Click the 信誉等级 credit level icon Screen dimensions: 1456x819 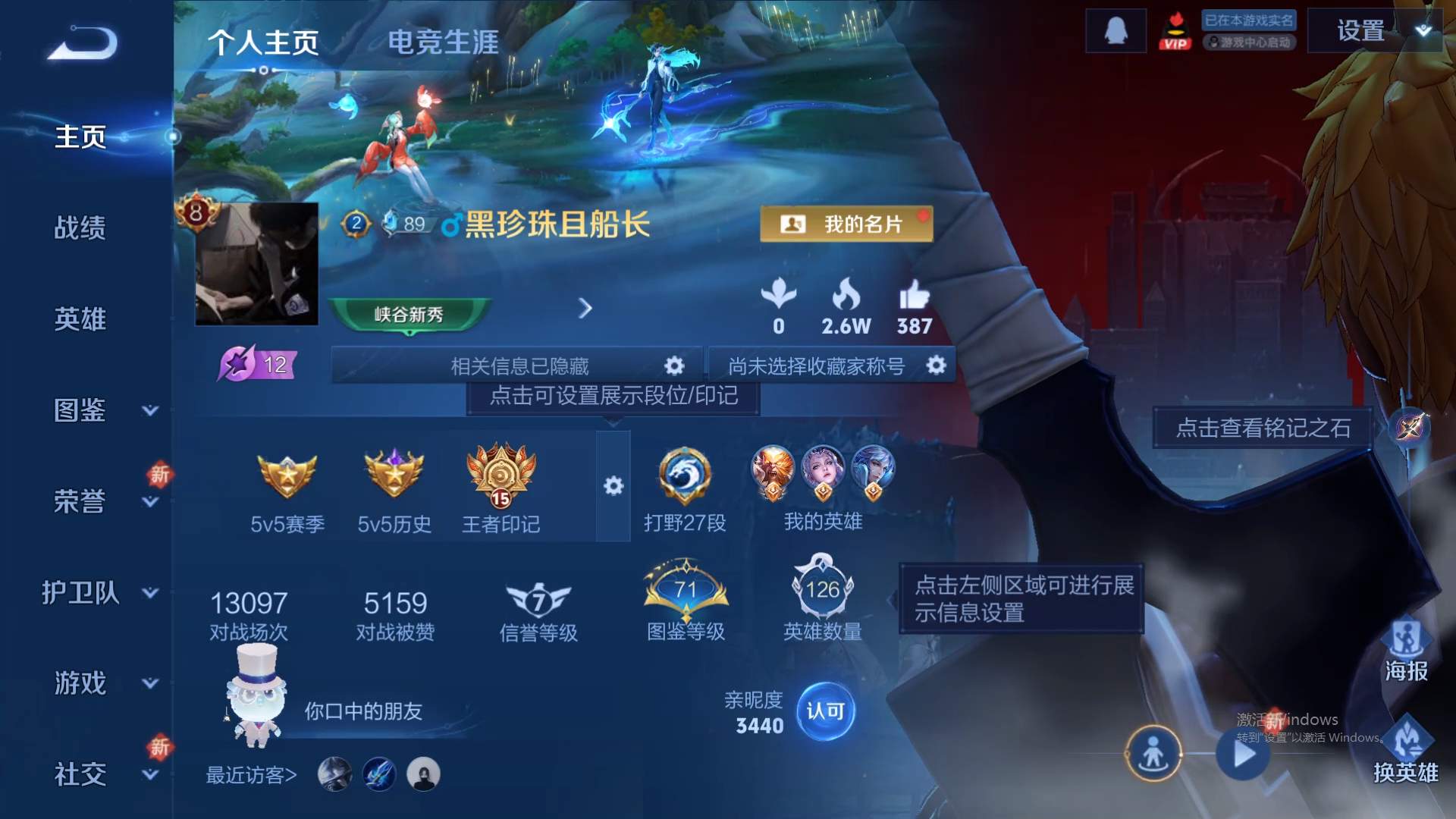538,601
